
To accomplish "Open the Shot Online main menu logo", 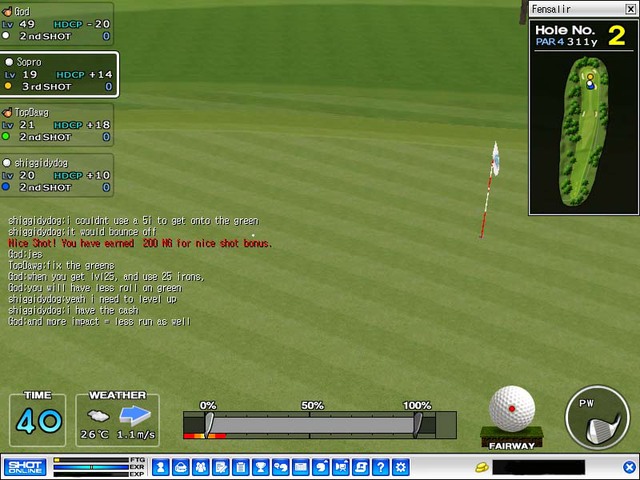I will point(24,467).
